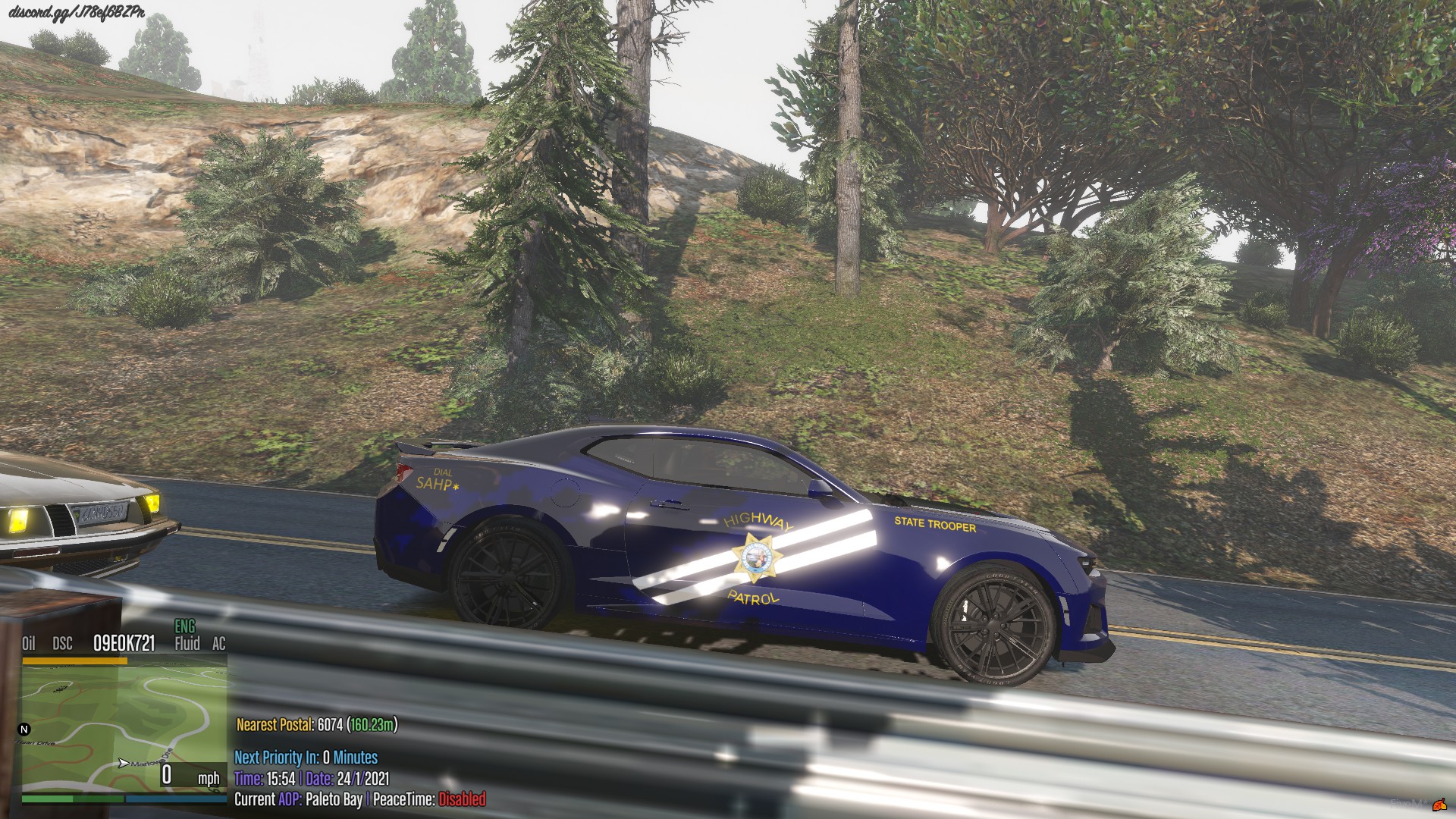Select the DSC indicator label
Screen dimensions: 1456x819
63,644
